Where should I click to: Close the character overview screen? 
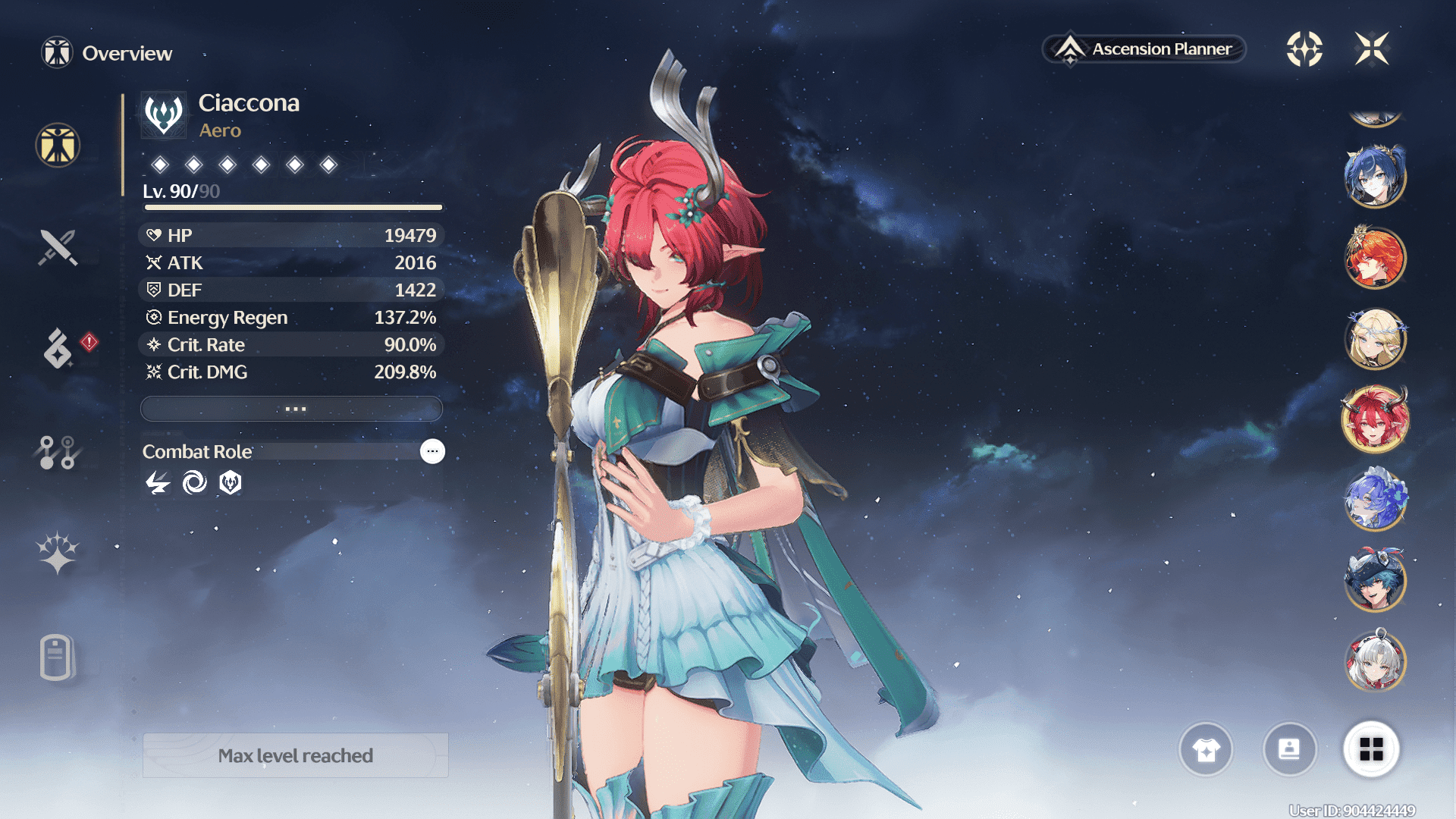[1372, 49]
